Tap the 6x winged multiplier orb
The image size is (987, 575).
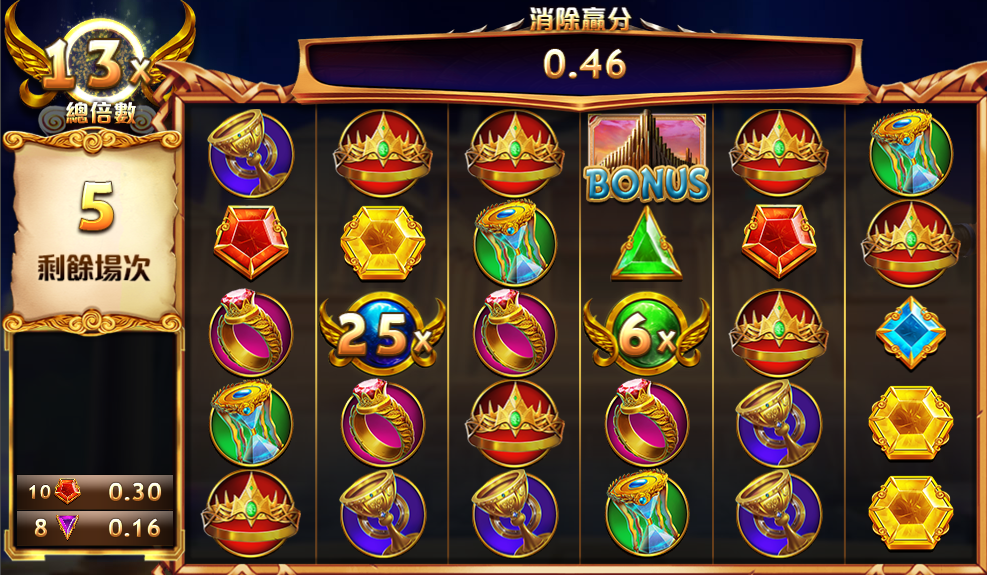pos(646,333)
